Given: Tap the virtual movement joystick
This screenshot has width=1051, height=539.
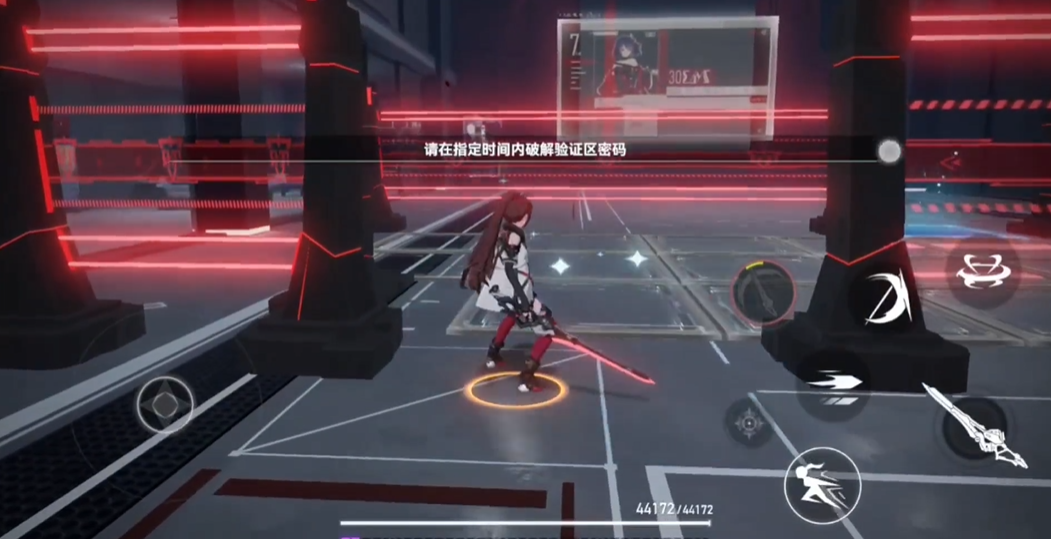Looking at the screenshot, I should click(x=165, y=405).
